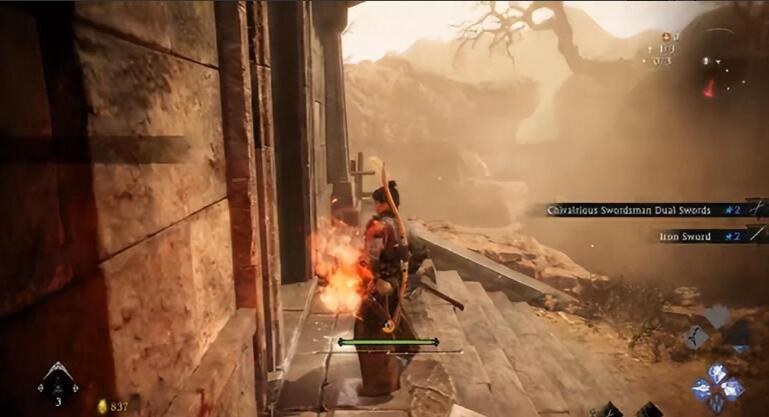Click the bow weapon diamond slot

point(697,339)
